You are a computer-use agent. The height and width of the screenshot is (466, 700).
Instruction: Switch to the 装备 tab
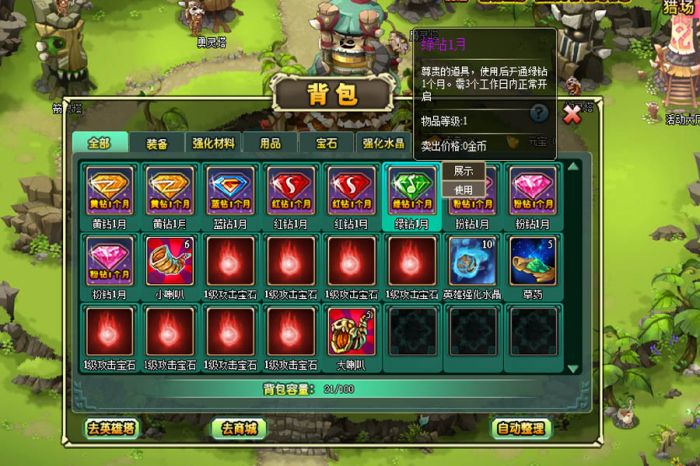click(157, 144)
